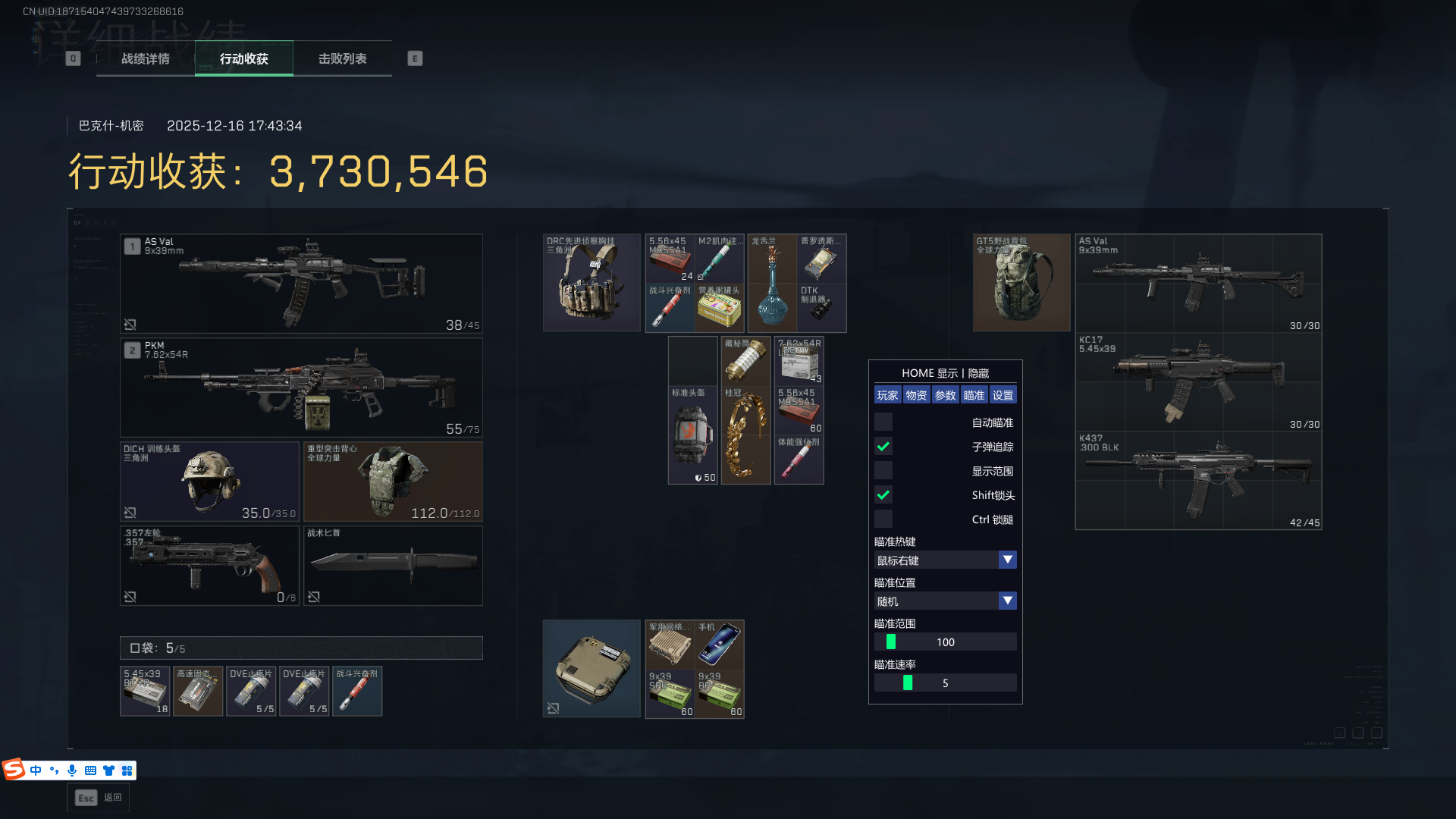Image resolution: width=1456 pixels, height=819 pixels.
Task: Select the PKM machine gun slot
Action: 301,388
